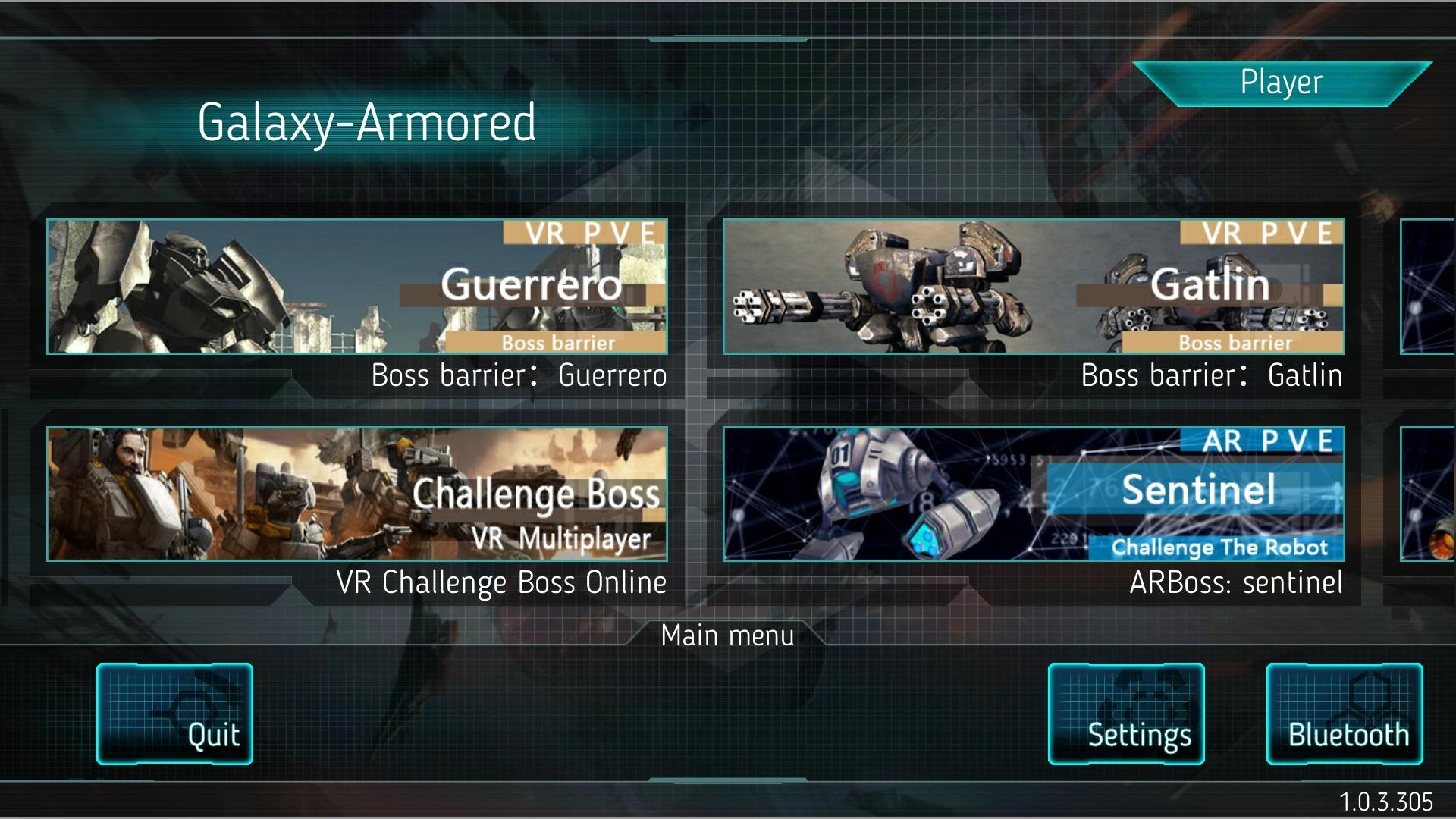
Task: Select the Main menu label
Action: click(727, 635)
